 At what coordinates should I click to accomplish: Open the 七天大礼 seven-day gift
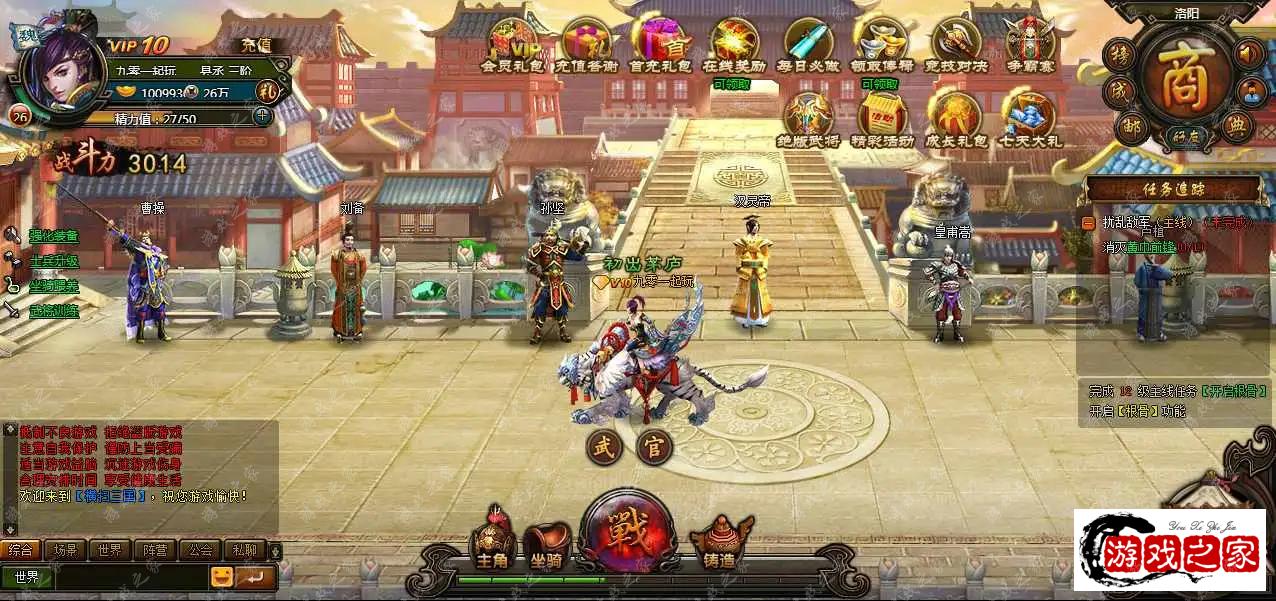(x=1028, y=116)
